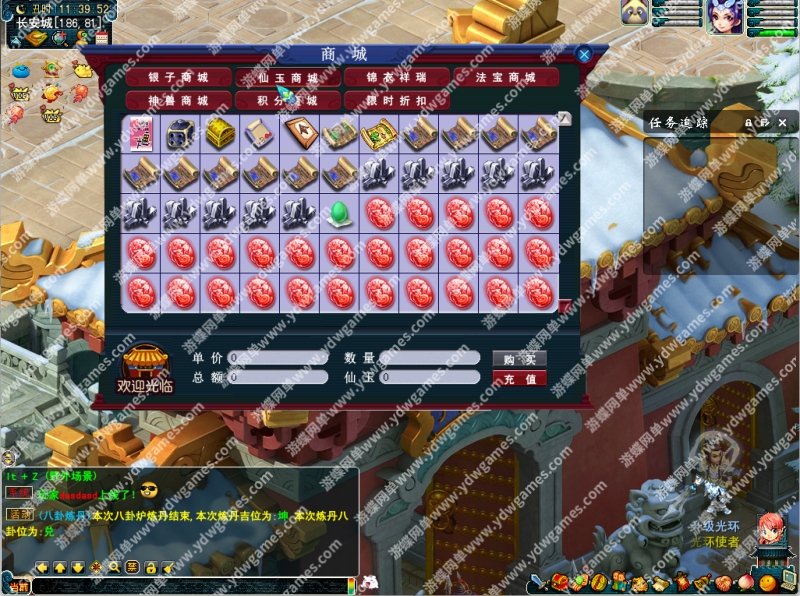Image resolution: width=800 pixels, height=596 pixels.
Task: Switch to the 法宝商城 tab
Action: click(x=506, y=77)
